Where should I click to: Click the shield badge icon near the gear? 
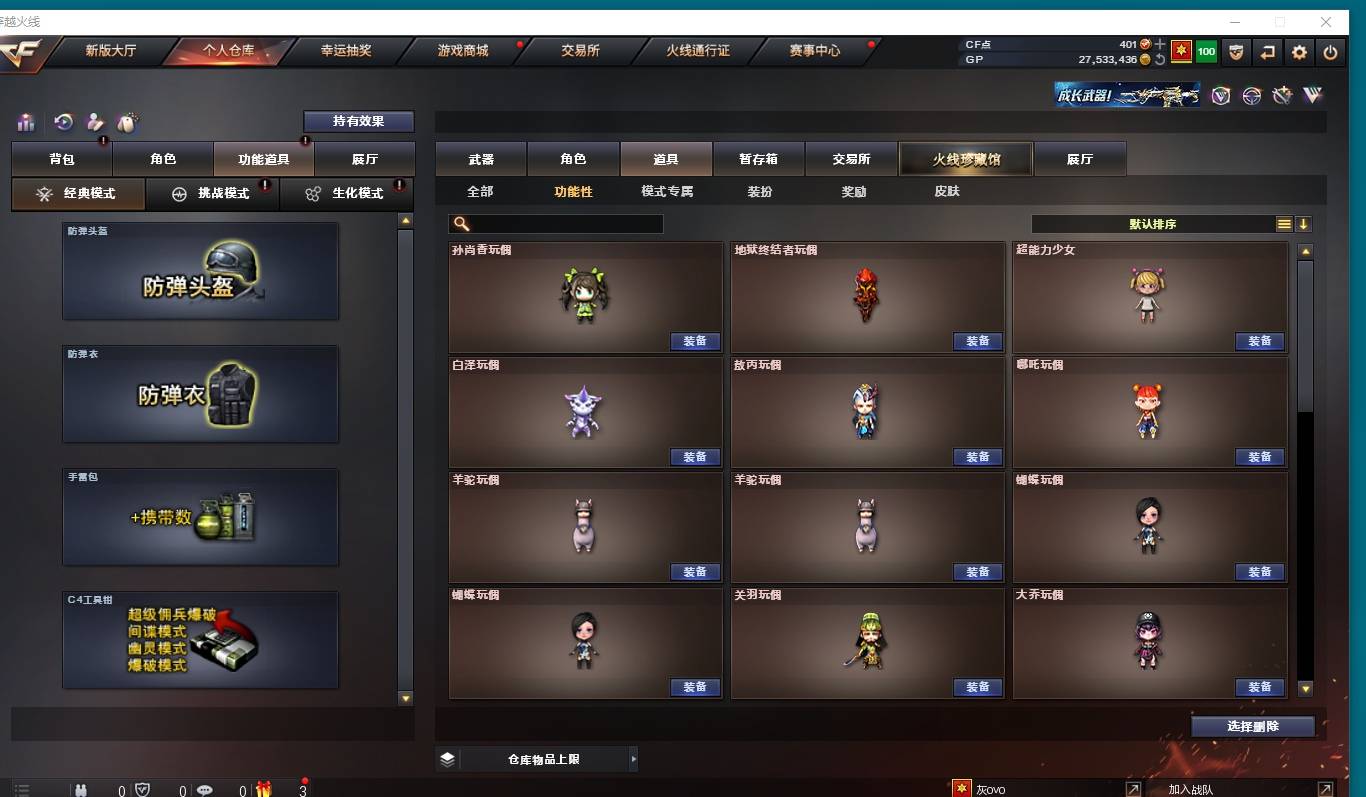point(1236,51)
